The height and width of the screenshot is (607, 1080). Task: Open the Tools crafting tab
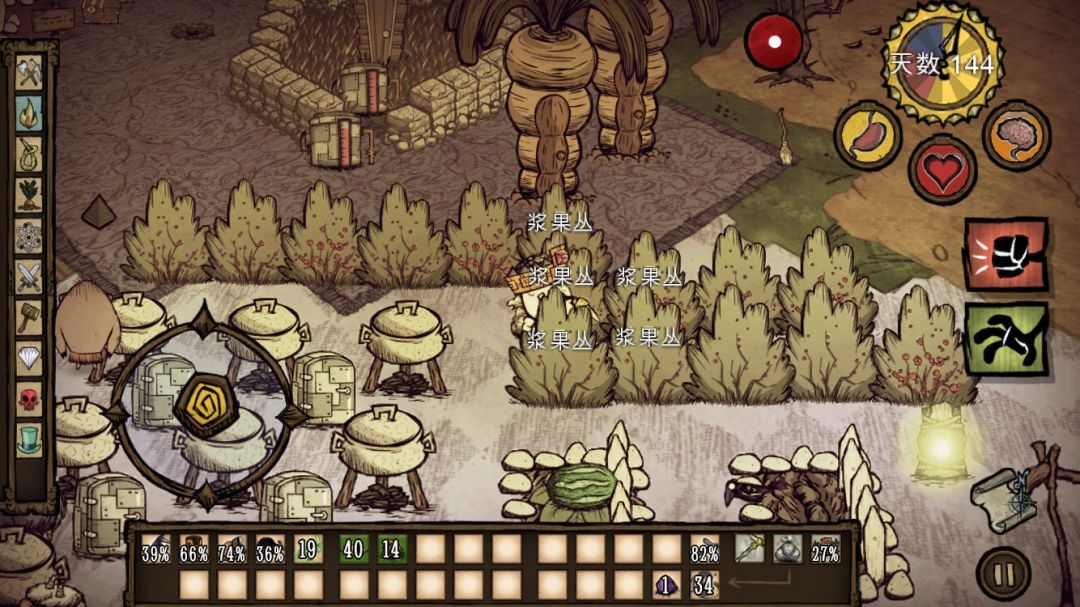point(29,72)
